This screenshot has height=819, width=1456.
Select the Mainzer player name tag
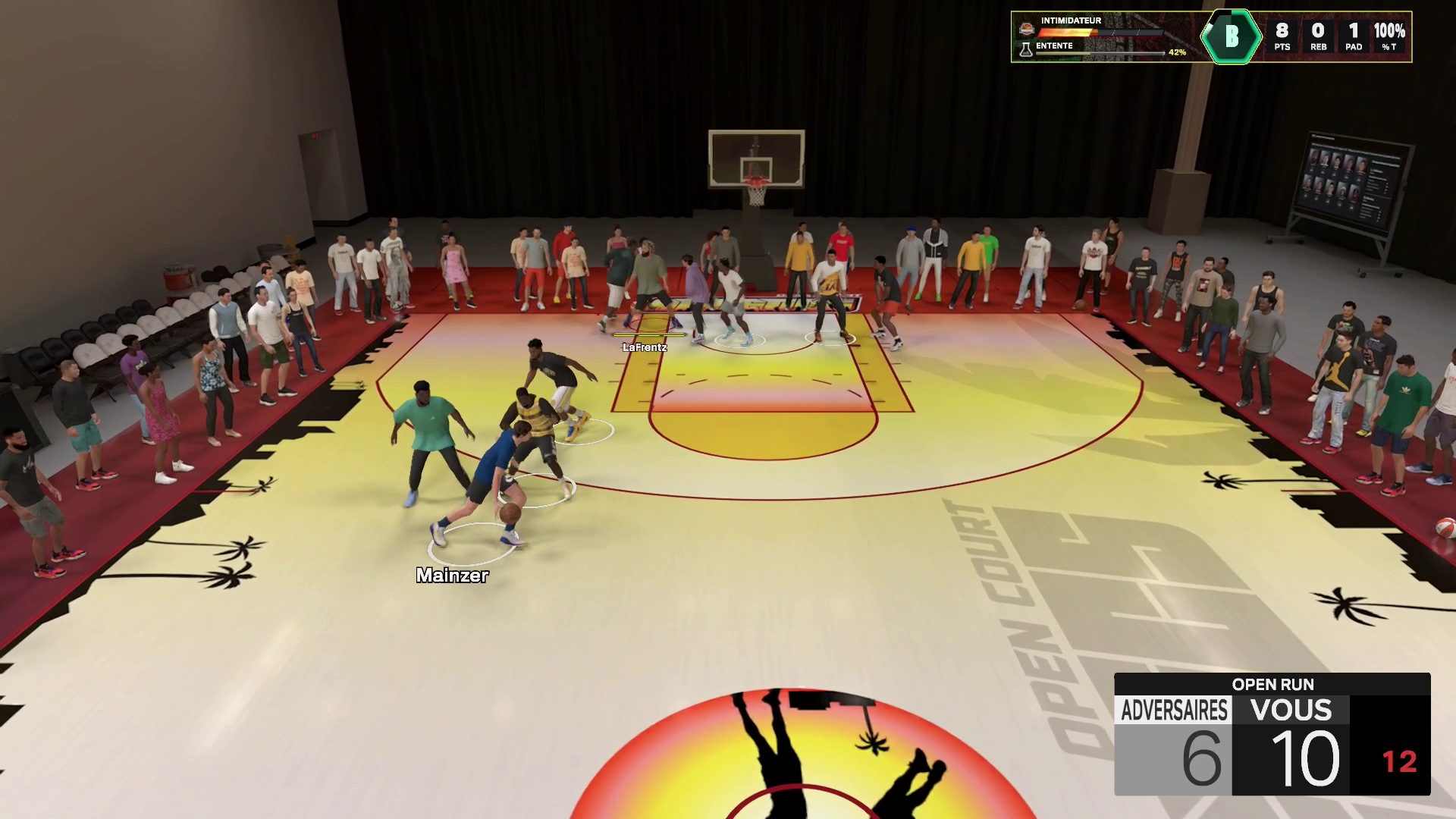452,576
